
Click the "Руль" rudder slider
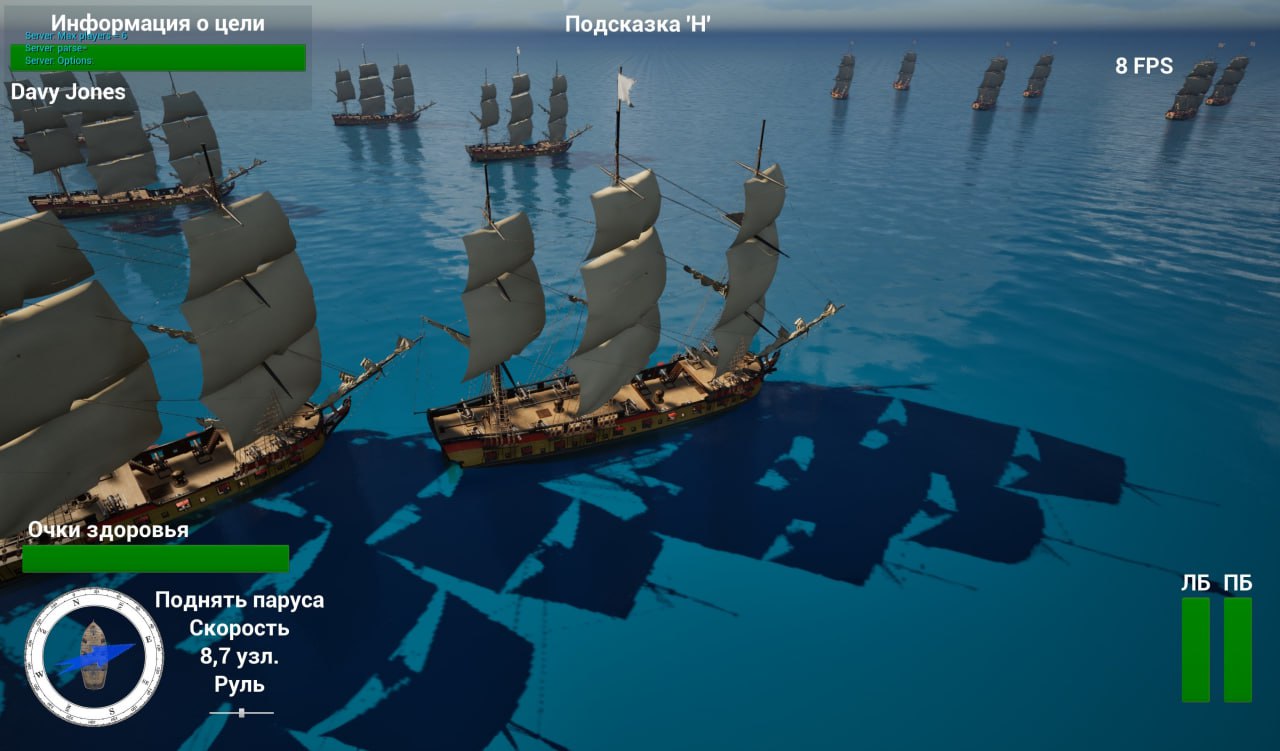point(241,713)
